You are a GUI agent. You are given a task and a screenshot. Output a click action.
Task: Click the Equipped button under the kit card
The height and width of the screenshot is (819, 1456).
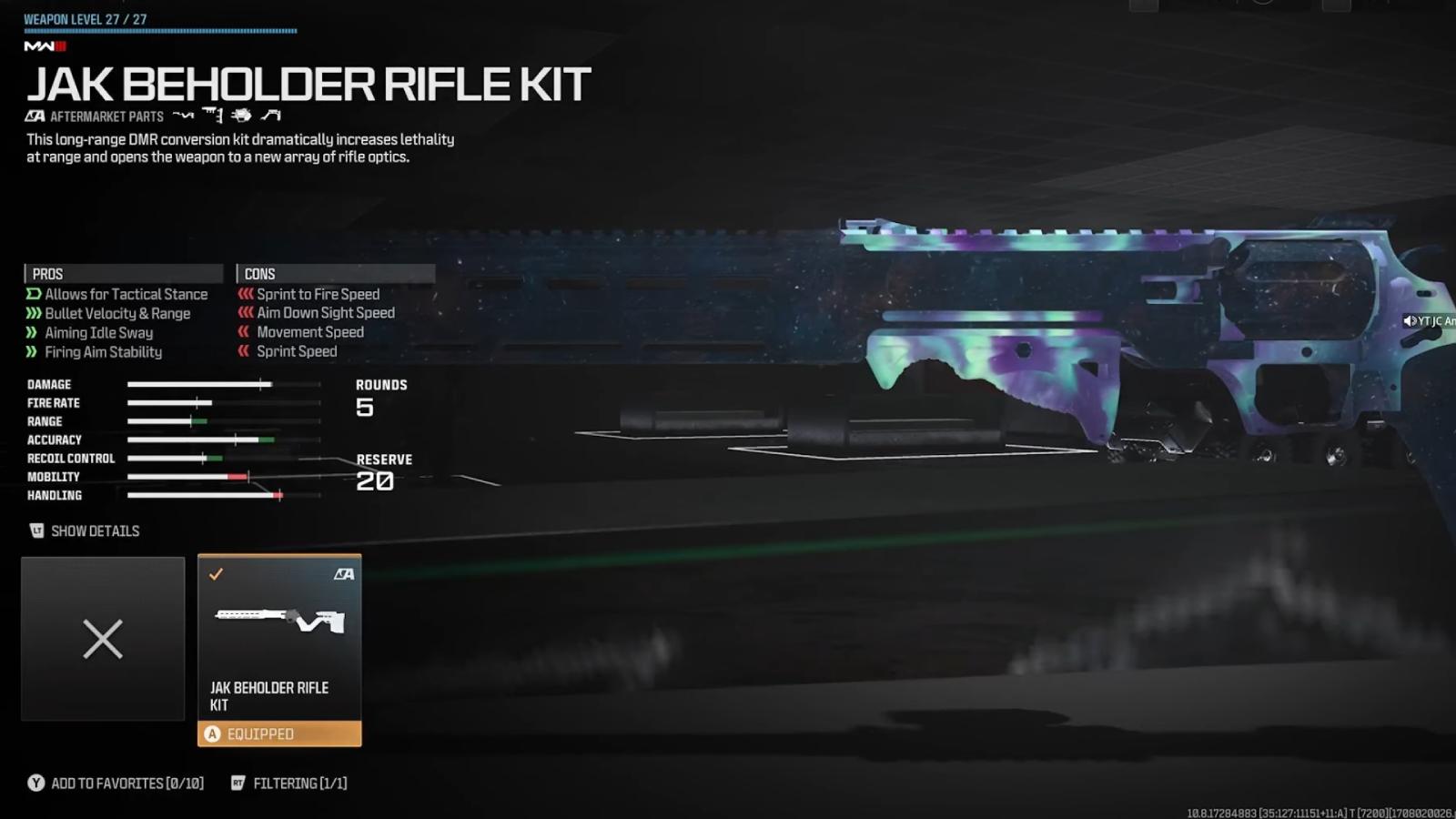click(279, 733)
